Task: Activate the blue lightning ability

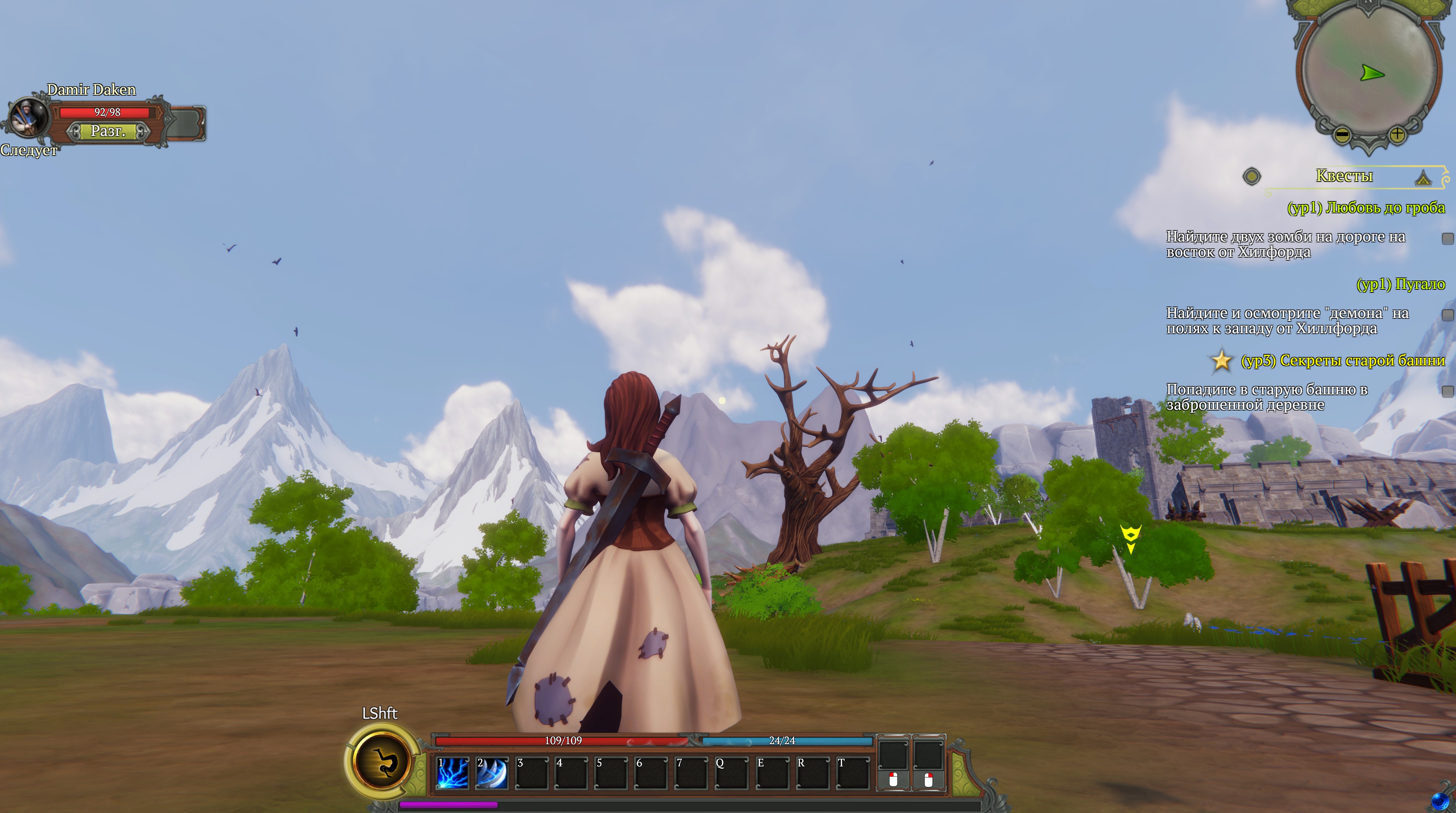Action: [x=453, y=772]
